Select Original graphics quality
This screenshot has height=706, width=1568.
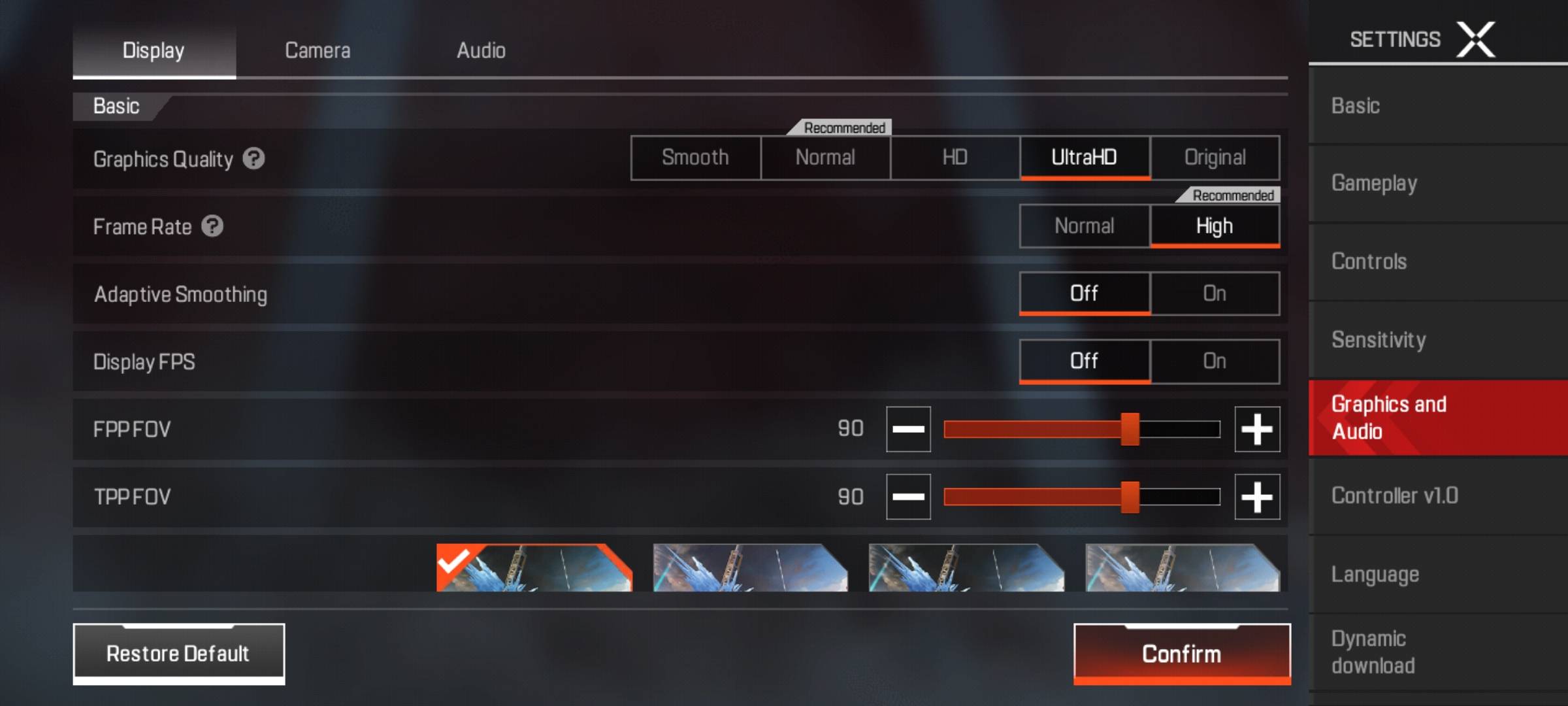[1215, 158]
